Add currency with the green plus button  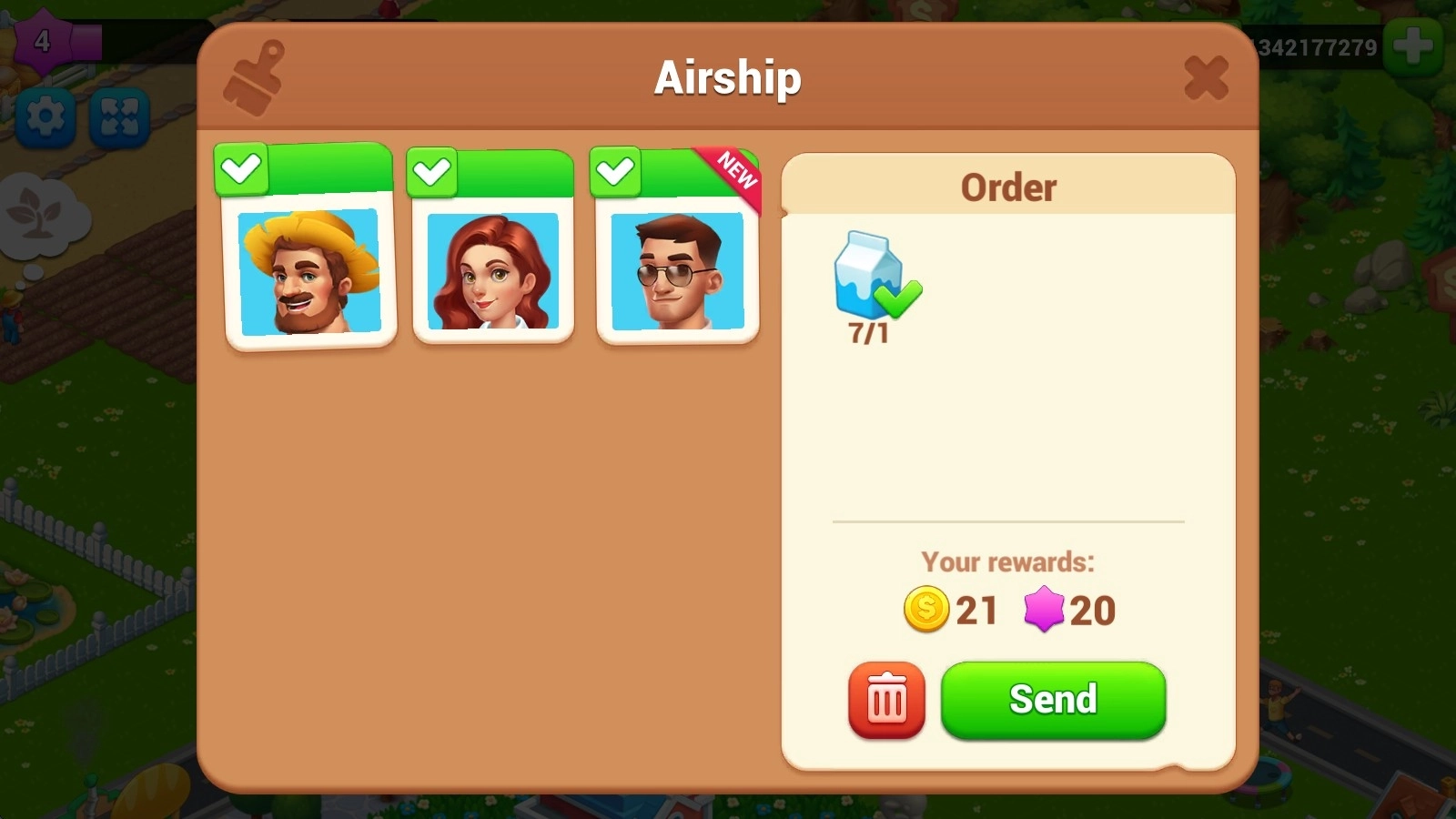click(x=1412, y=45)
